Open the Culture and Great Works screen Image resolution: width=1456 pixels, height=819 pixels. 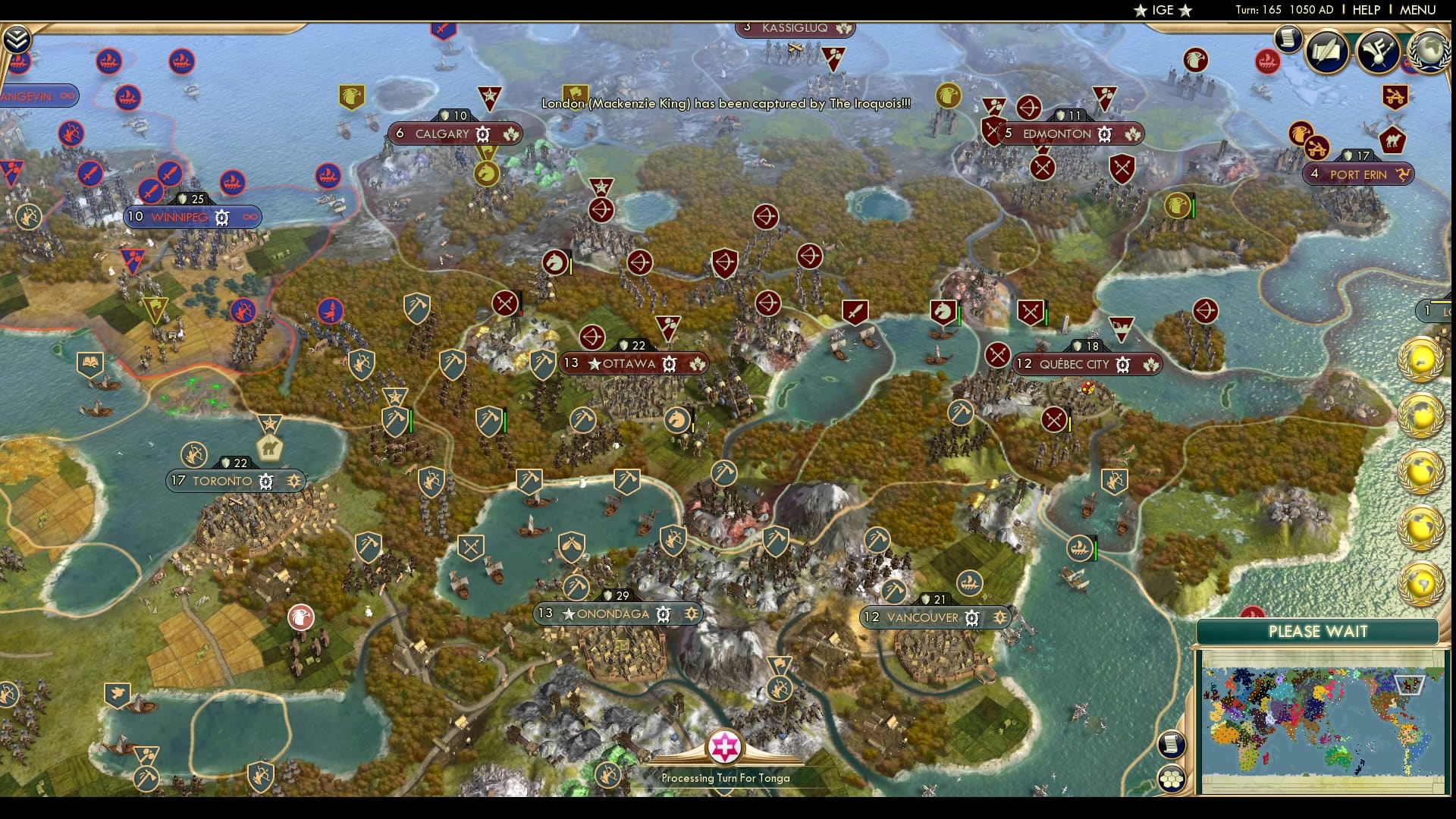click(x=1380, y=53)
